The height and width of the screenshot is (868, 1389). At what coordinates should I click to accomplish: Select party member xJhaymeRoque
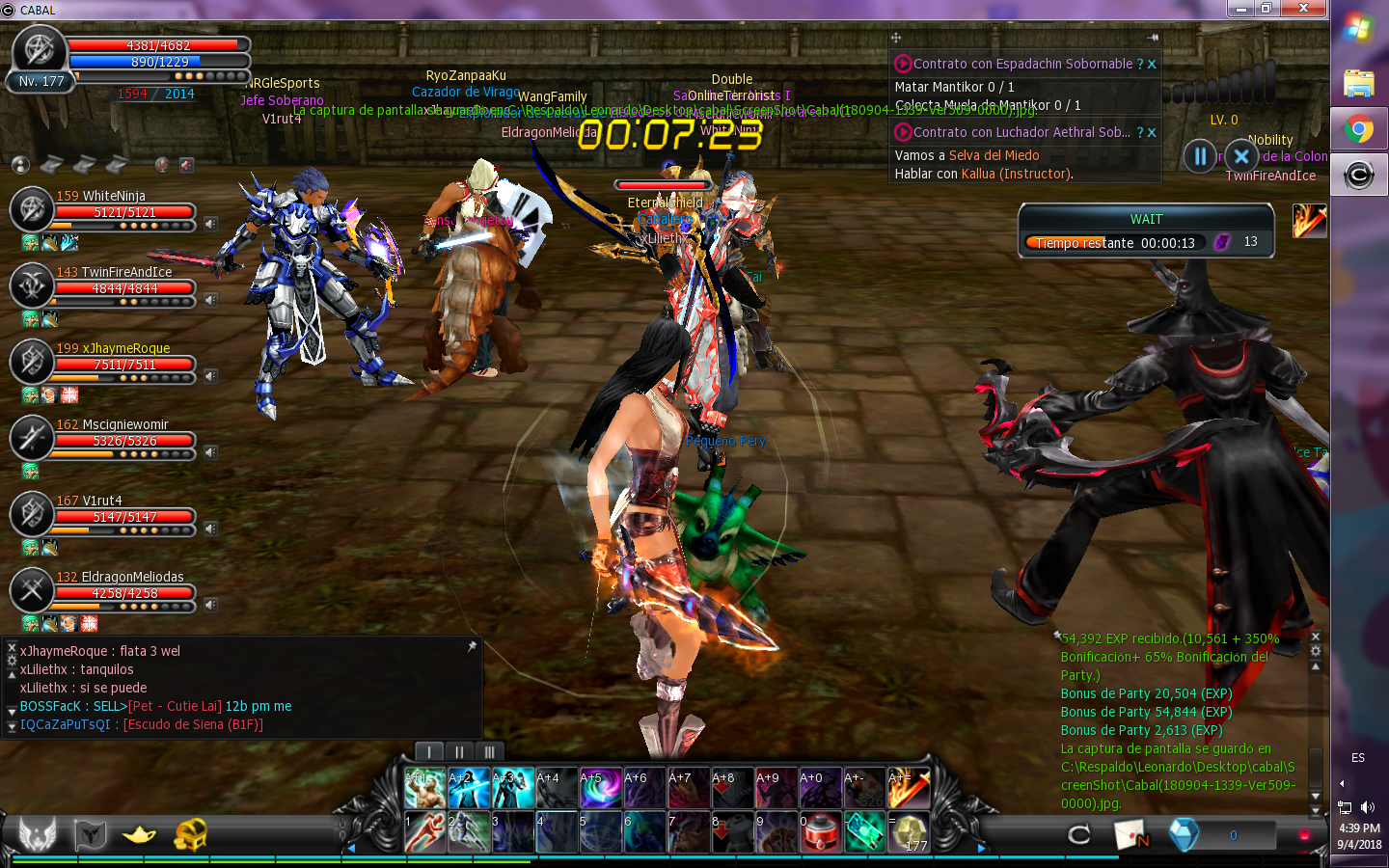[112, 349]
